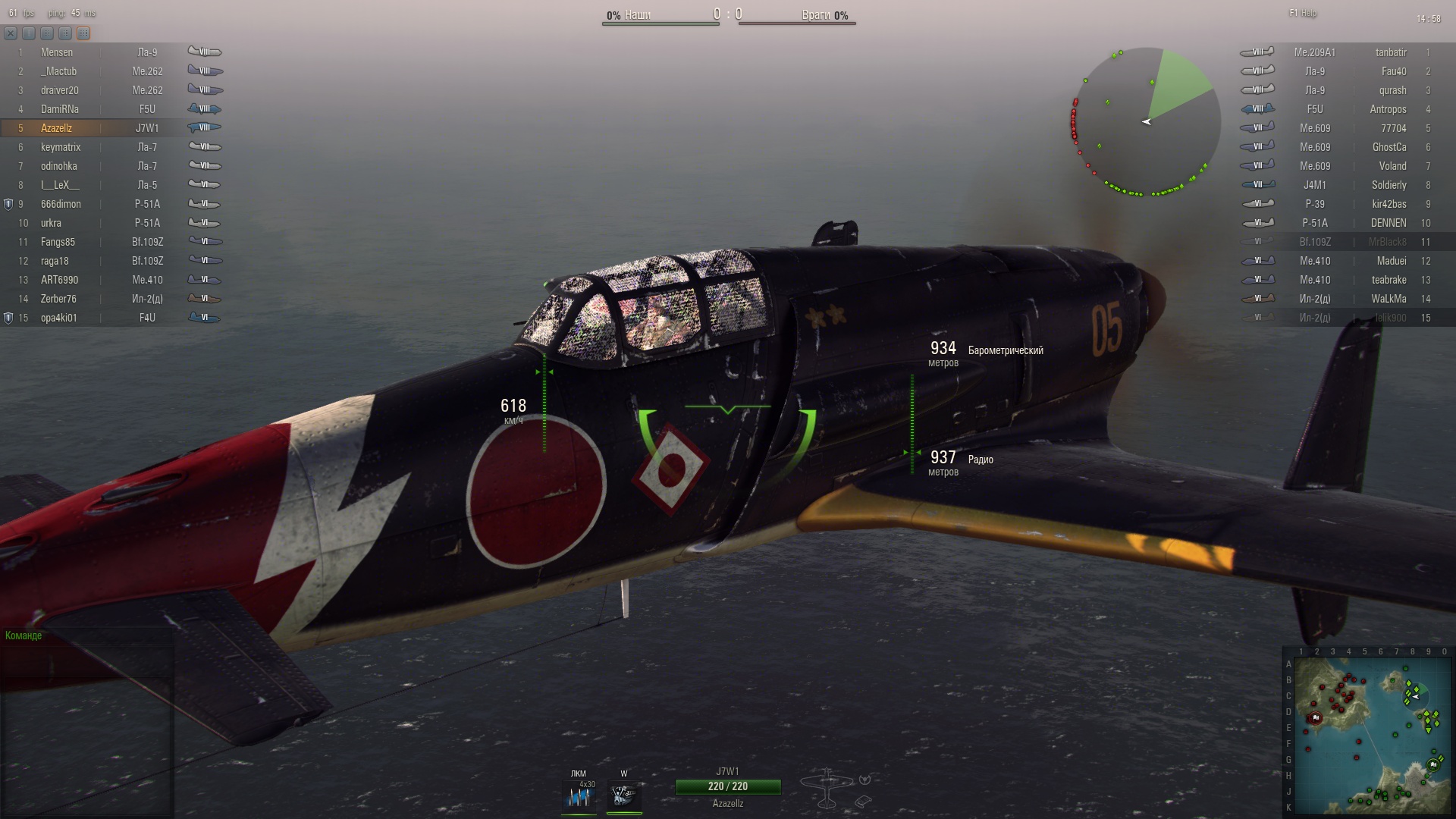
Task: Select enemy WaLkMa in the list
Action: [1389, 299]
